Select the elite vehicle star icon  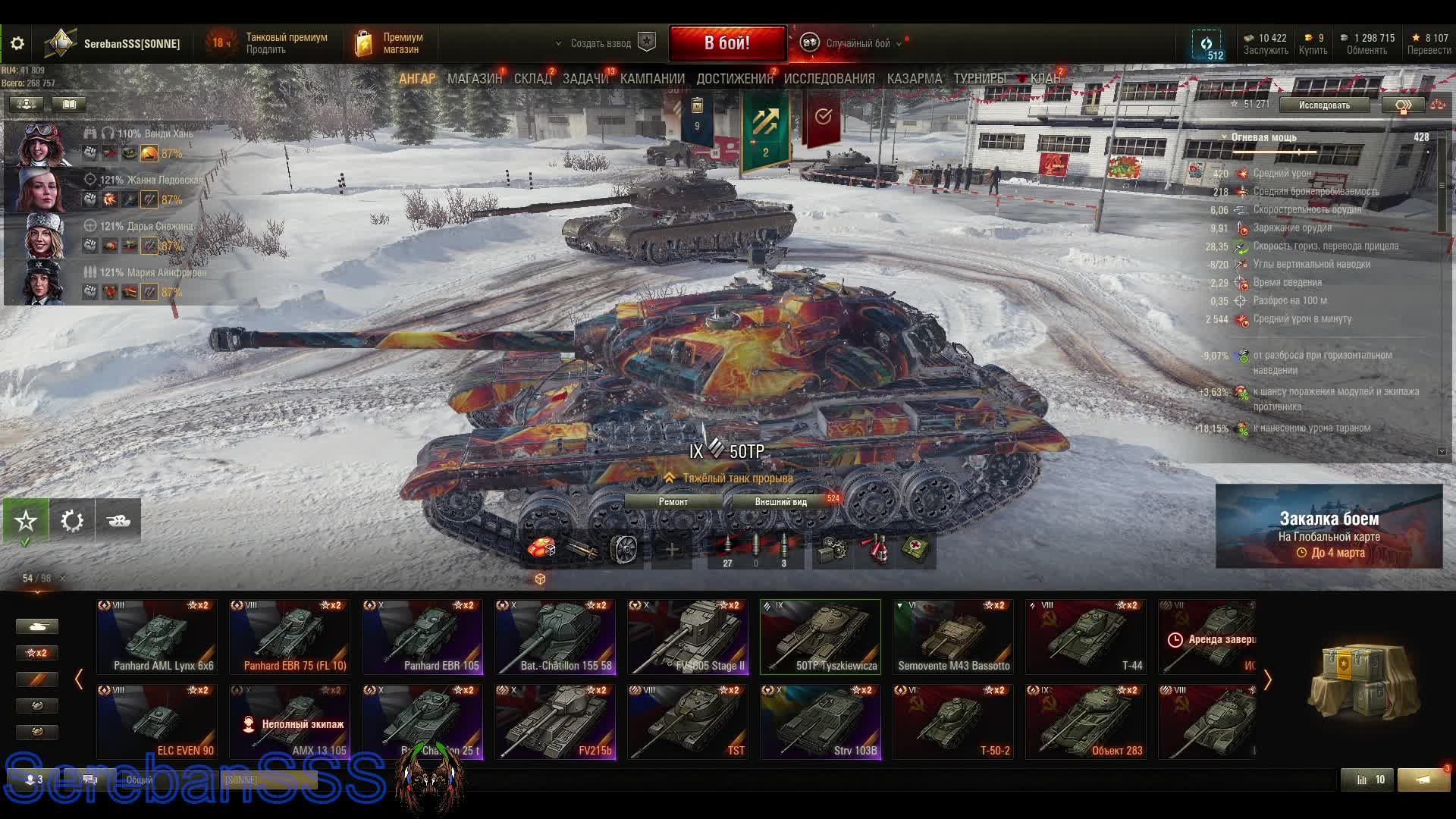click(25, 520)
